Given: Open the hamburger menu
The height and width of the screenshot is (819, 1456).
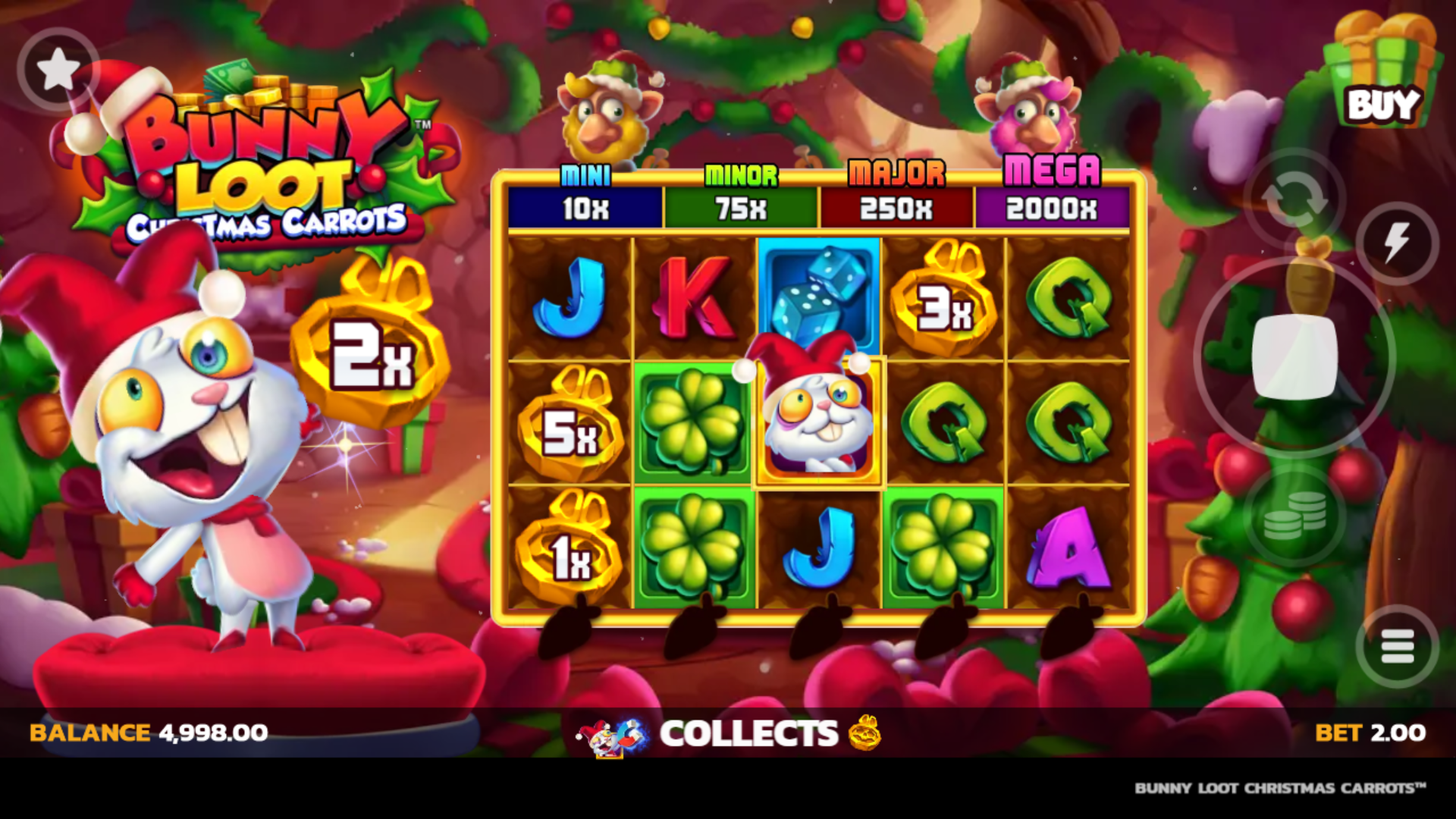Looking at the screenshot, I should 1397,647.
